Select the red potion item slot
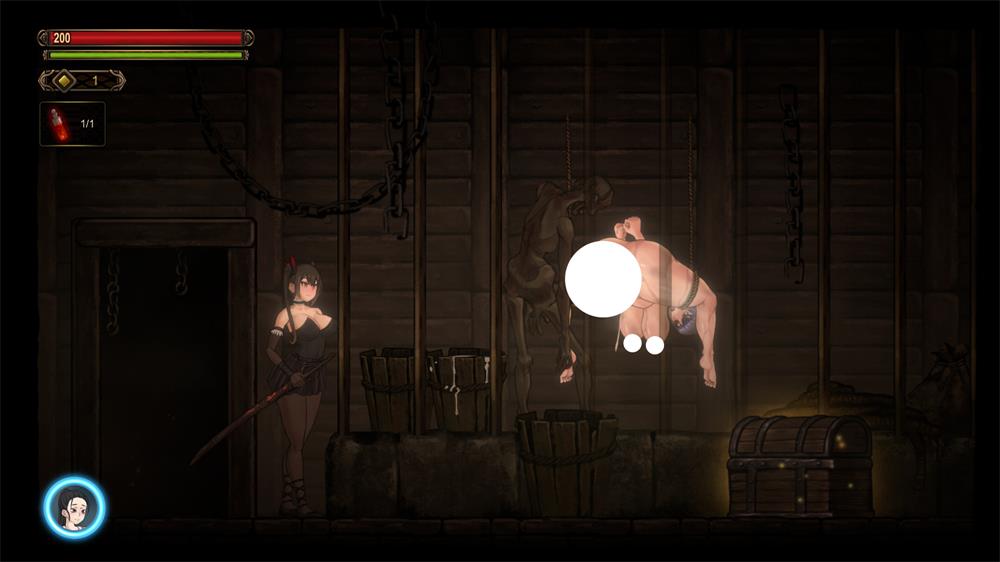 tap(72, 124)
